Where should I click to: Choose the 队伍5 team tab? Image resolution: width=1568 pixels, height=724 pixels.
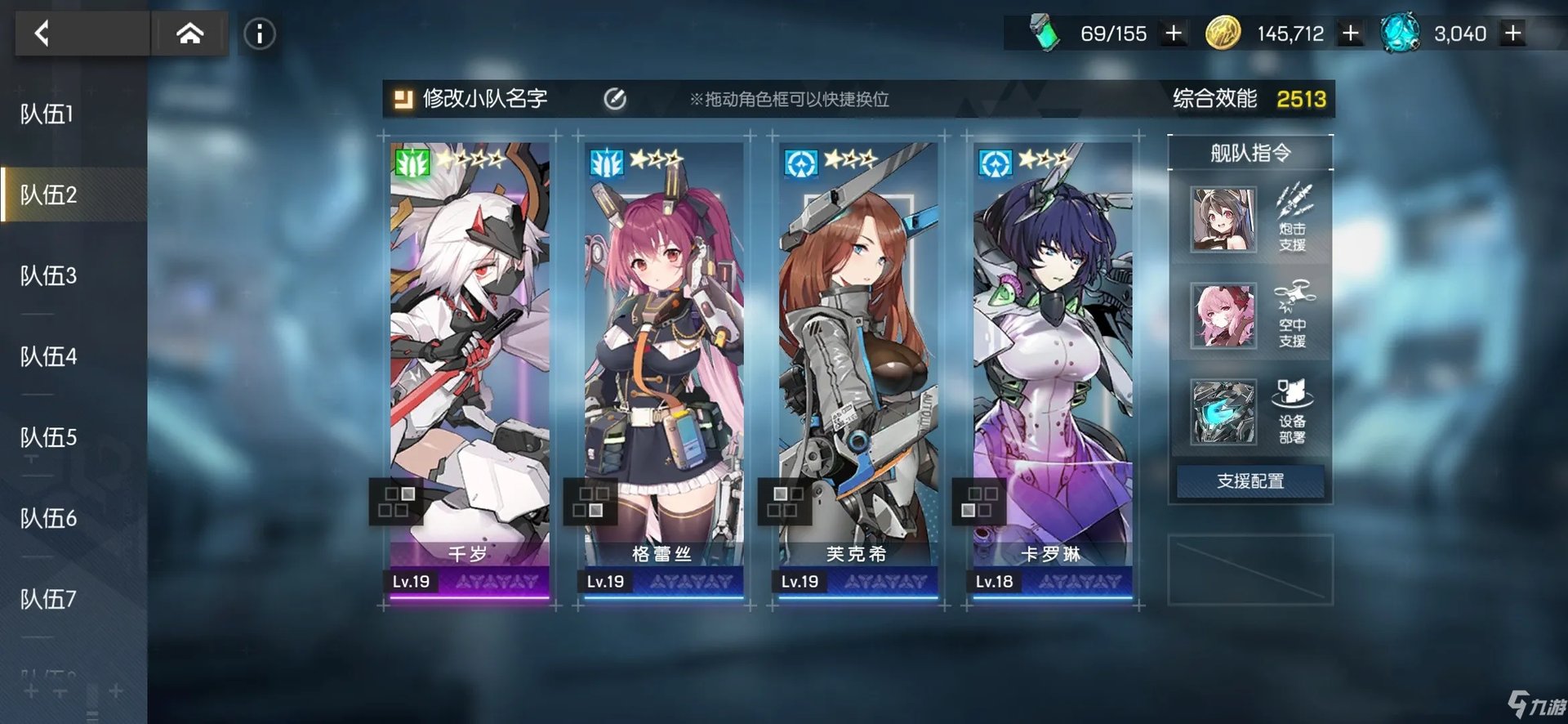click(48, 438)
